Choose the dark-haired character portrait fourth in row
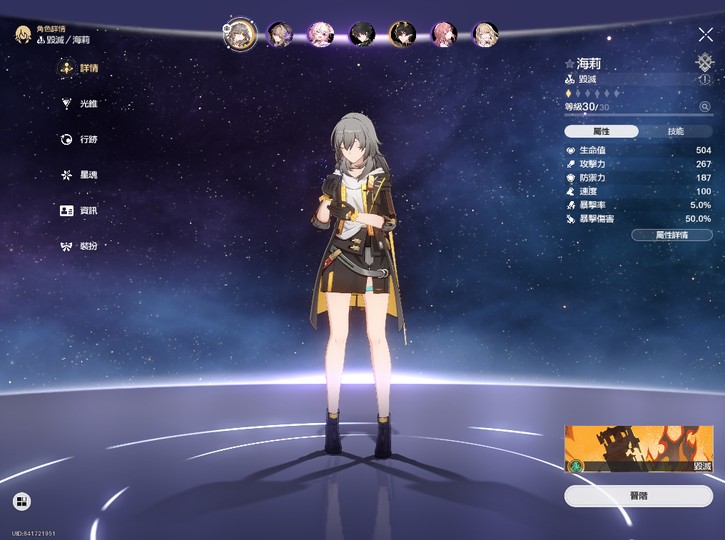The width and height of the screenshot is (725, 540). pyautogui.click(x=362, y=35)
